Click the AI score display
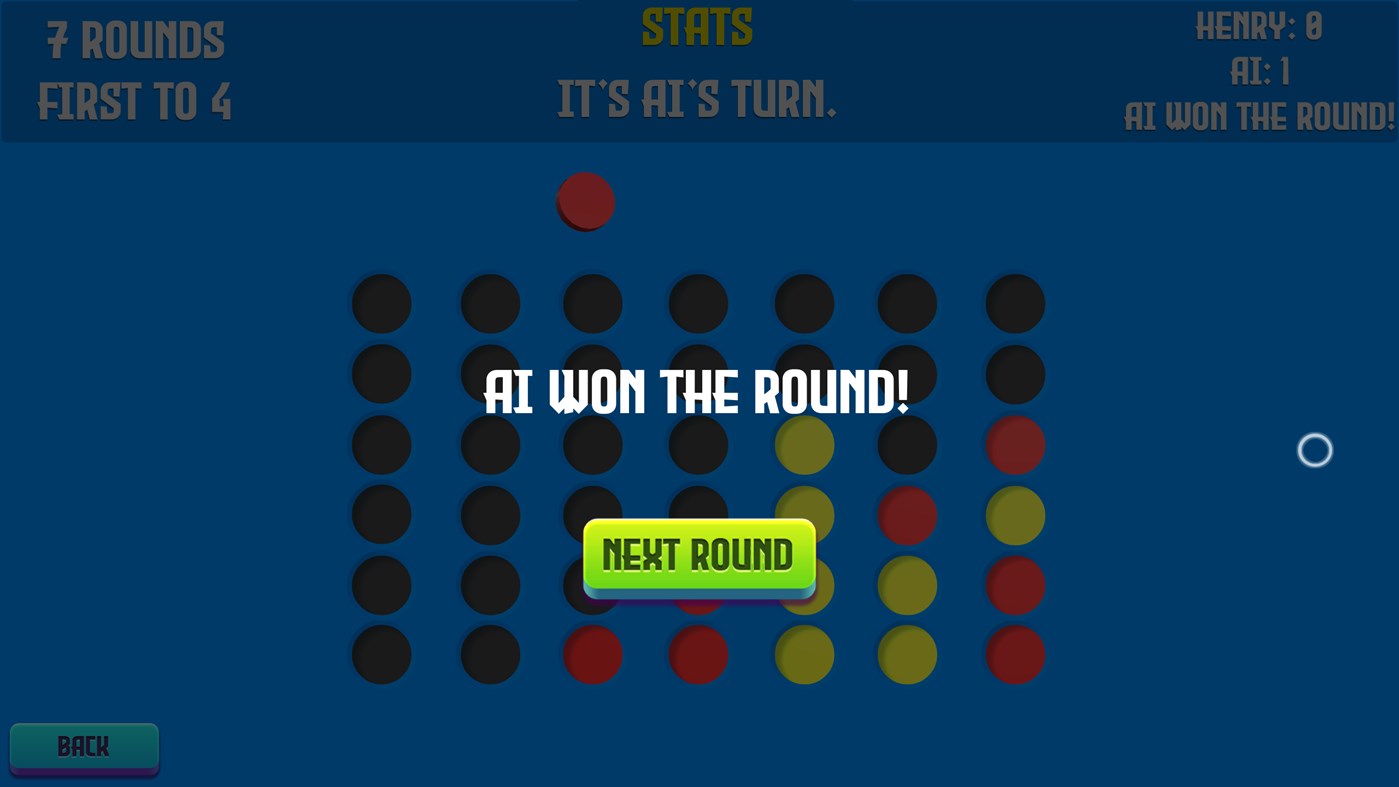 pos(1260,70)
